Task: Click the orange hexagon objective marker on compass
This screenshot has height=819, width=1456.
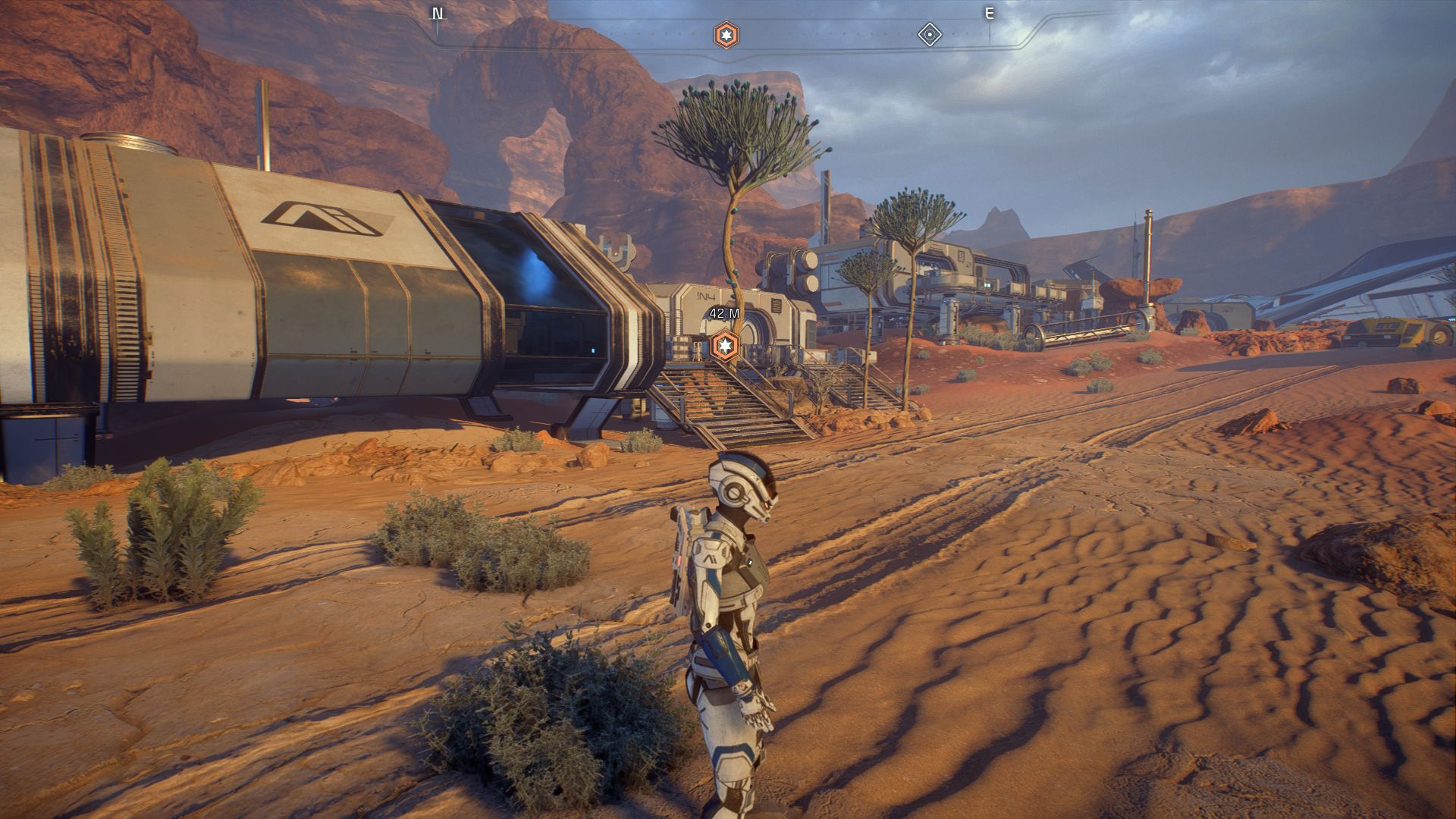Action: 726,35
